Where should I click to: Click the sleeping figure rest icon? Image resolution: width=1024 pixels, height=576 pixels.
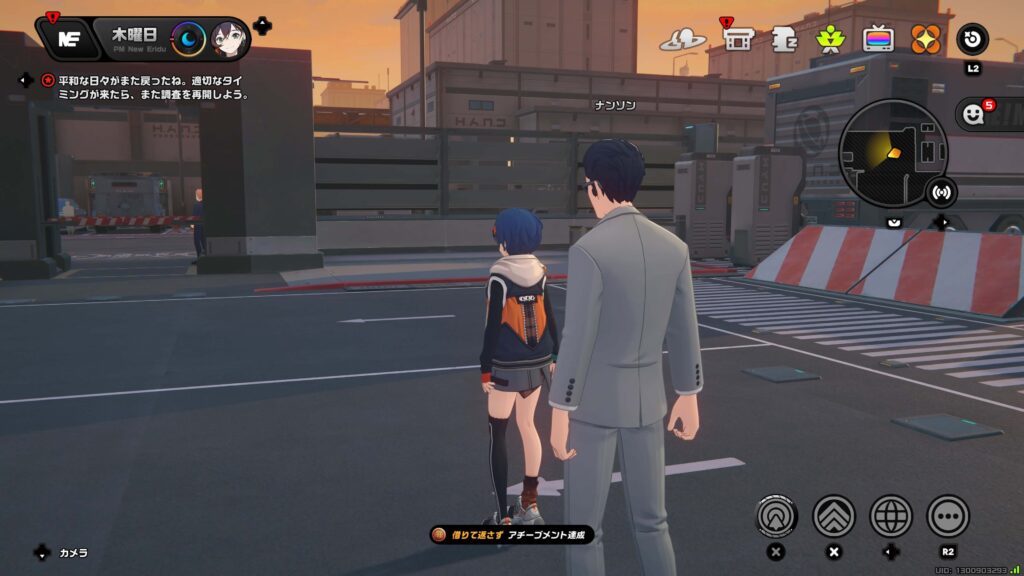click(784, 39)
